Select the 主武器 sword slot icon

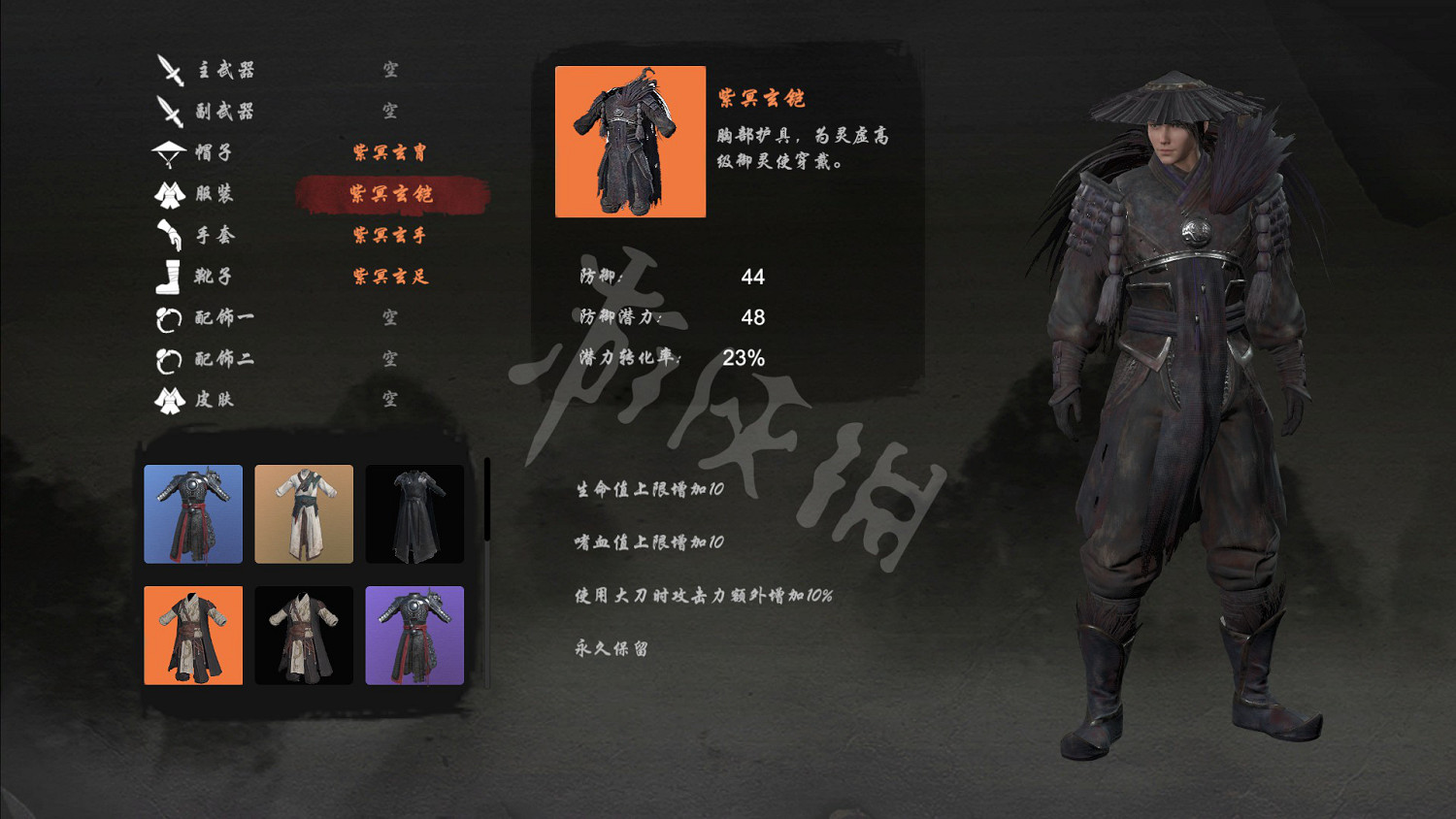[170, 69]
